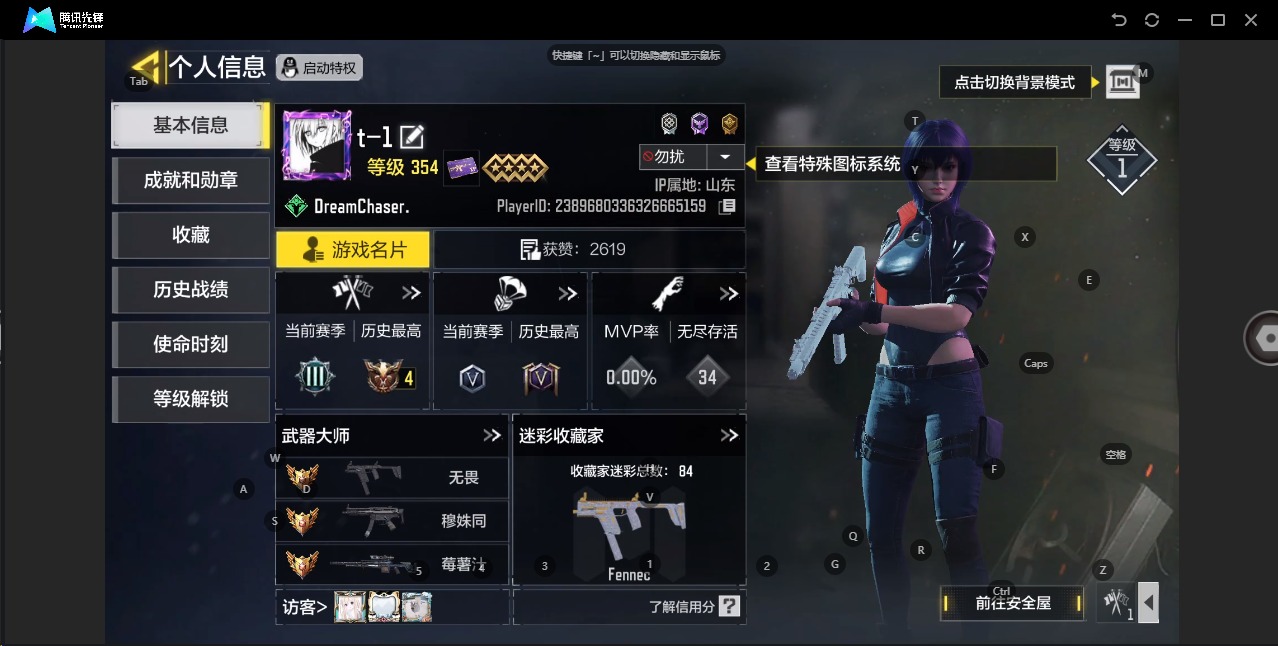Maximize the Tencent emulator window
The height and width of the screenshot is (646, 1278).
[x=1217, y=20]
